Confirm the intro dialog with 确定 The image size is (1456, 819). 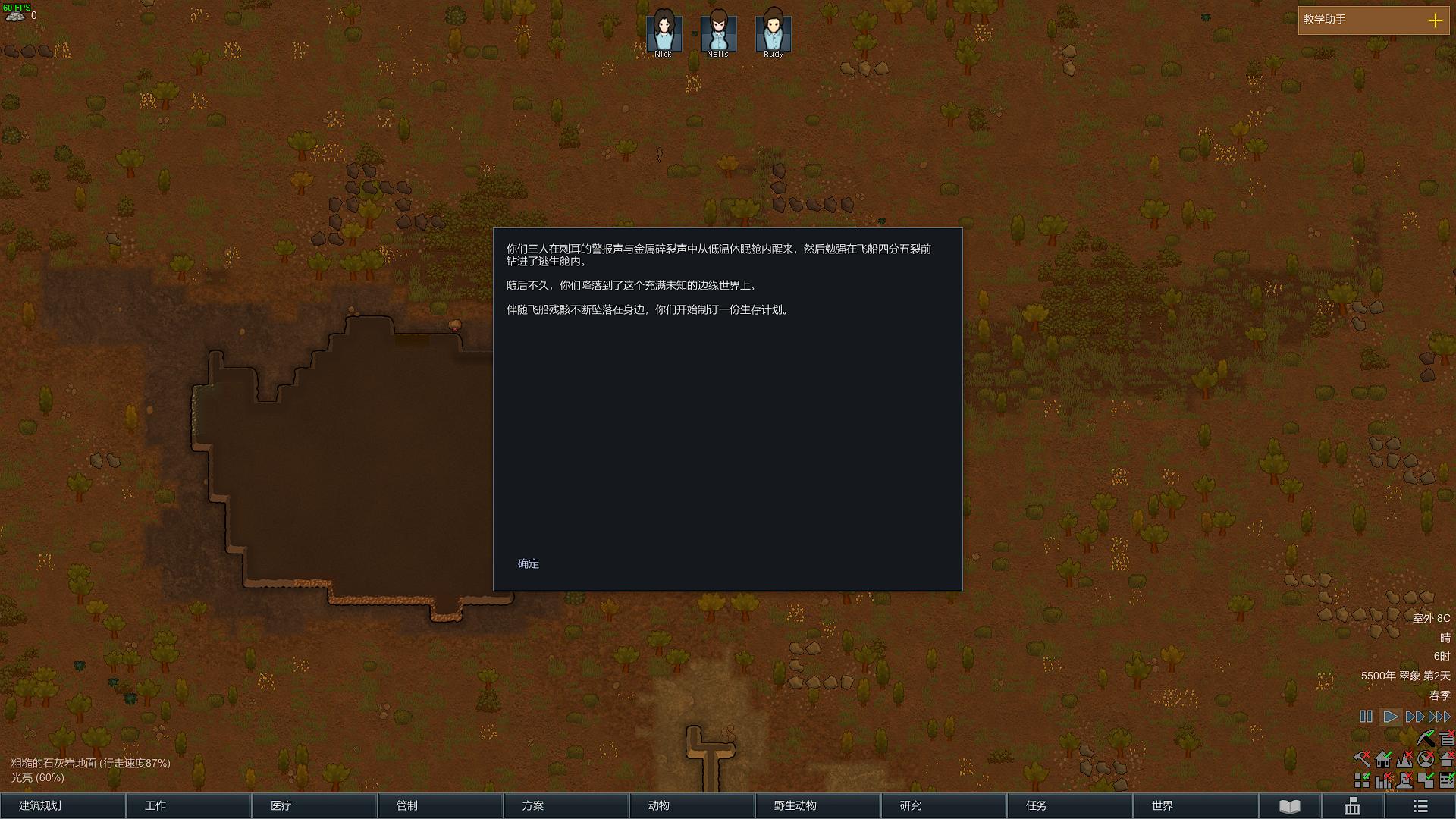coord(529,563)
